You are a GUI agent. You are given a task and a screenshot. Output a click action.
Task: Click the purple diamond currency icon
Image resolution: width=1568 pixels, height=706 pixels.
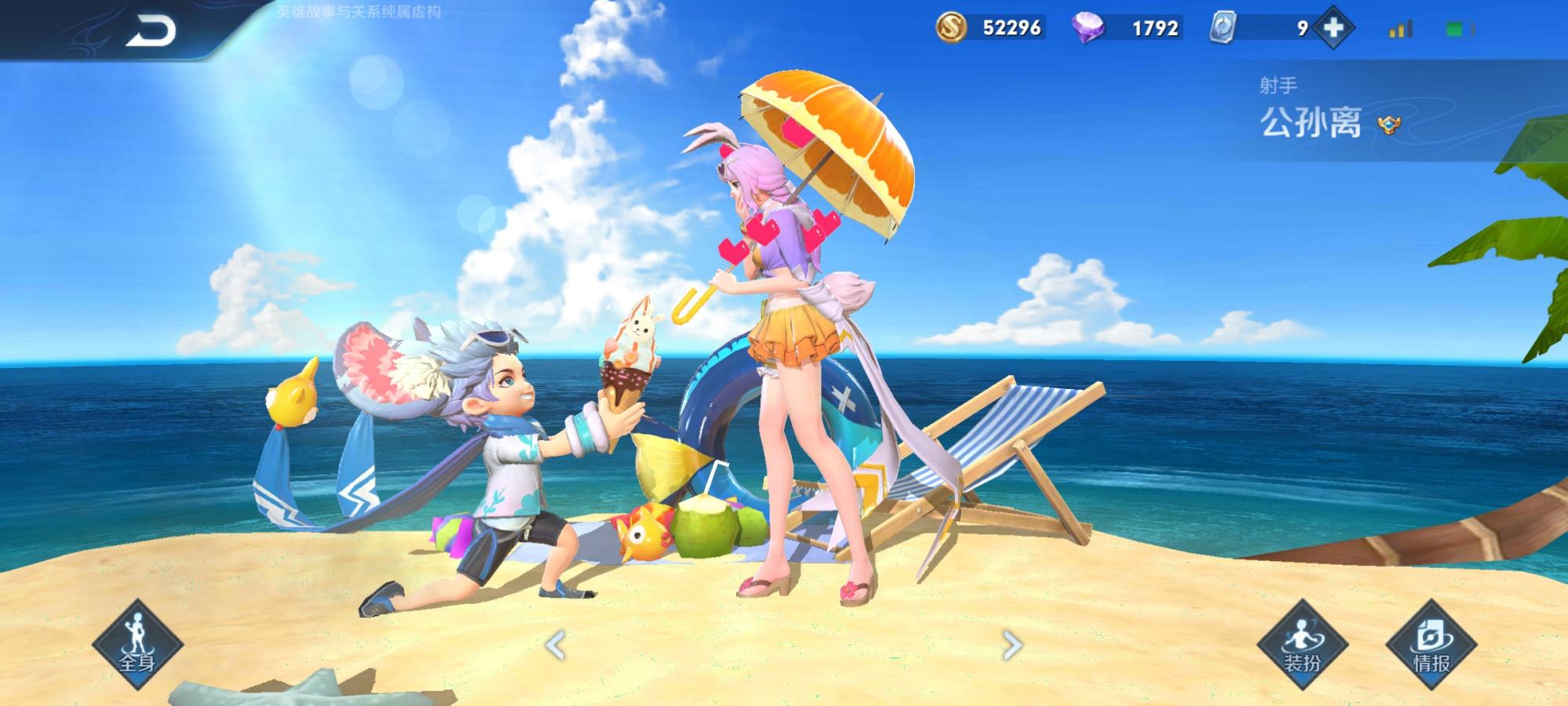[1088, 28]
